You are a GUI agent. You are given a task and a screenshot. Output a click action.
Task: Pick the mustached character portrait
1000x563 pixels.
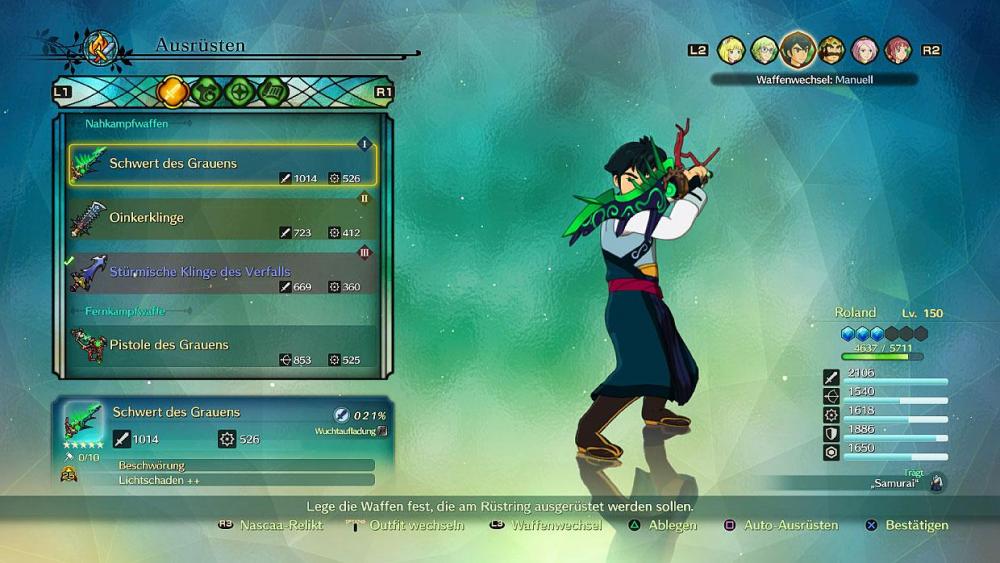pyautogui.click(x=831, y=50)
